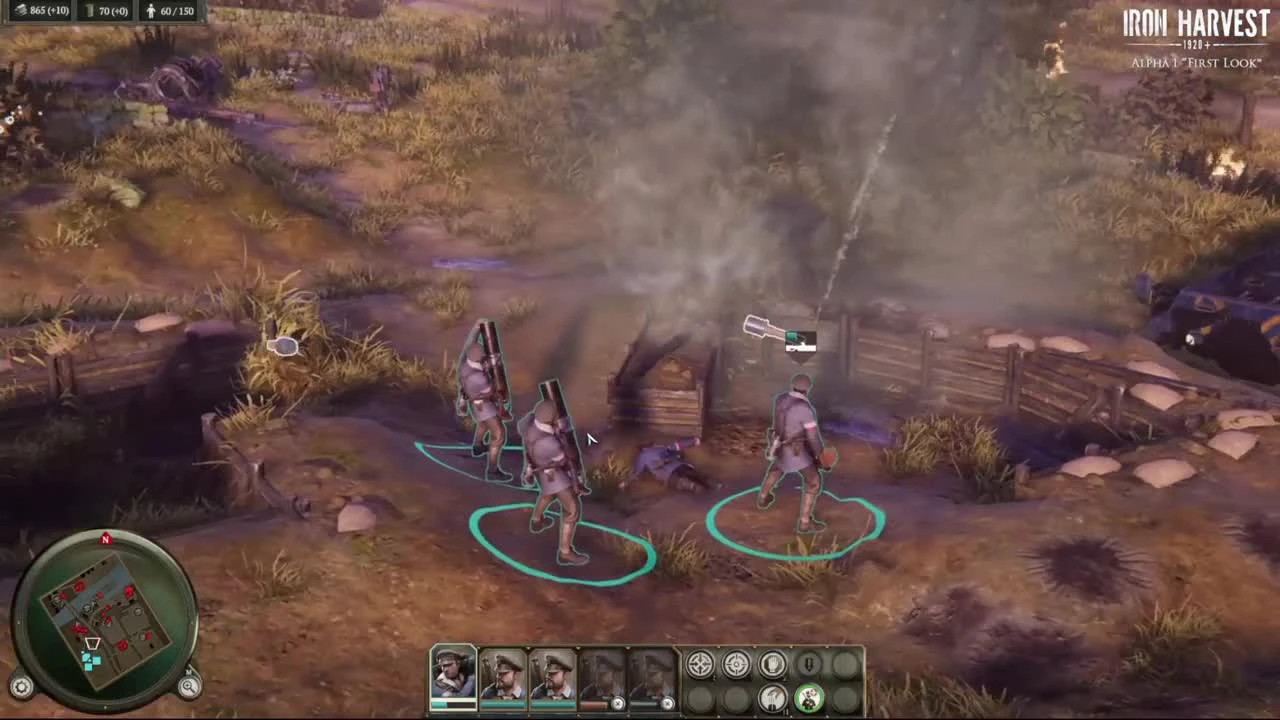Dismiss the fifth squad portrait with its X
This screenshot has height=720, width=1280.
(x=667, y=703)
